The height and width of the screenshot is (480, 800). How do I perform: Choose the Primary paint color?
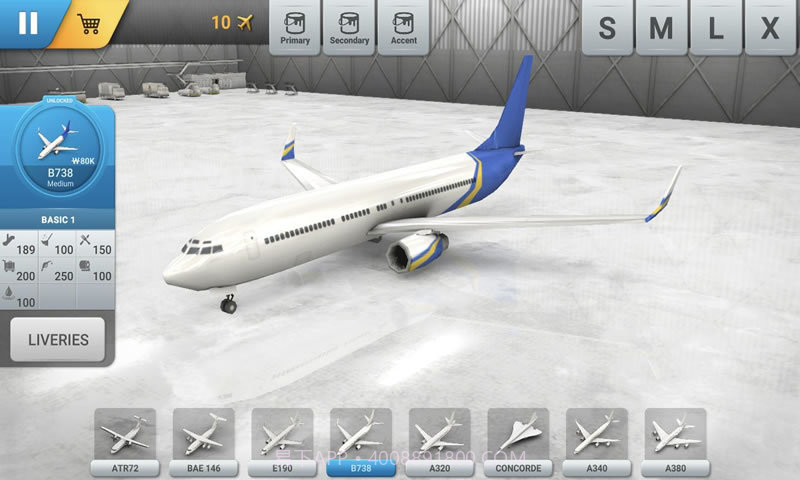[295, 26]
